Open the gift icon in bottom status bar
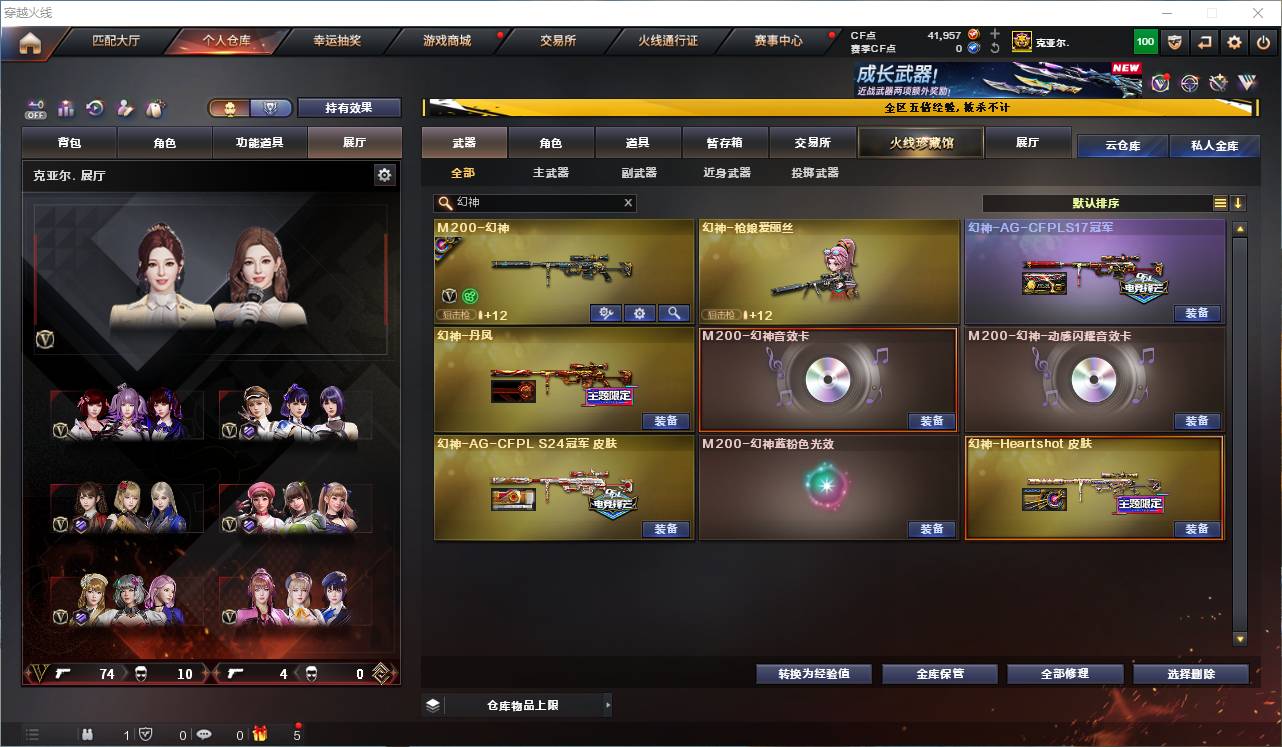 point(260,735)
